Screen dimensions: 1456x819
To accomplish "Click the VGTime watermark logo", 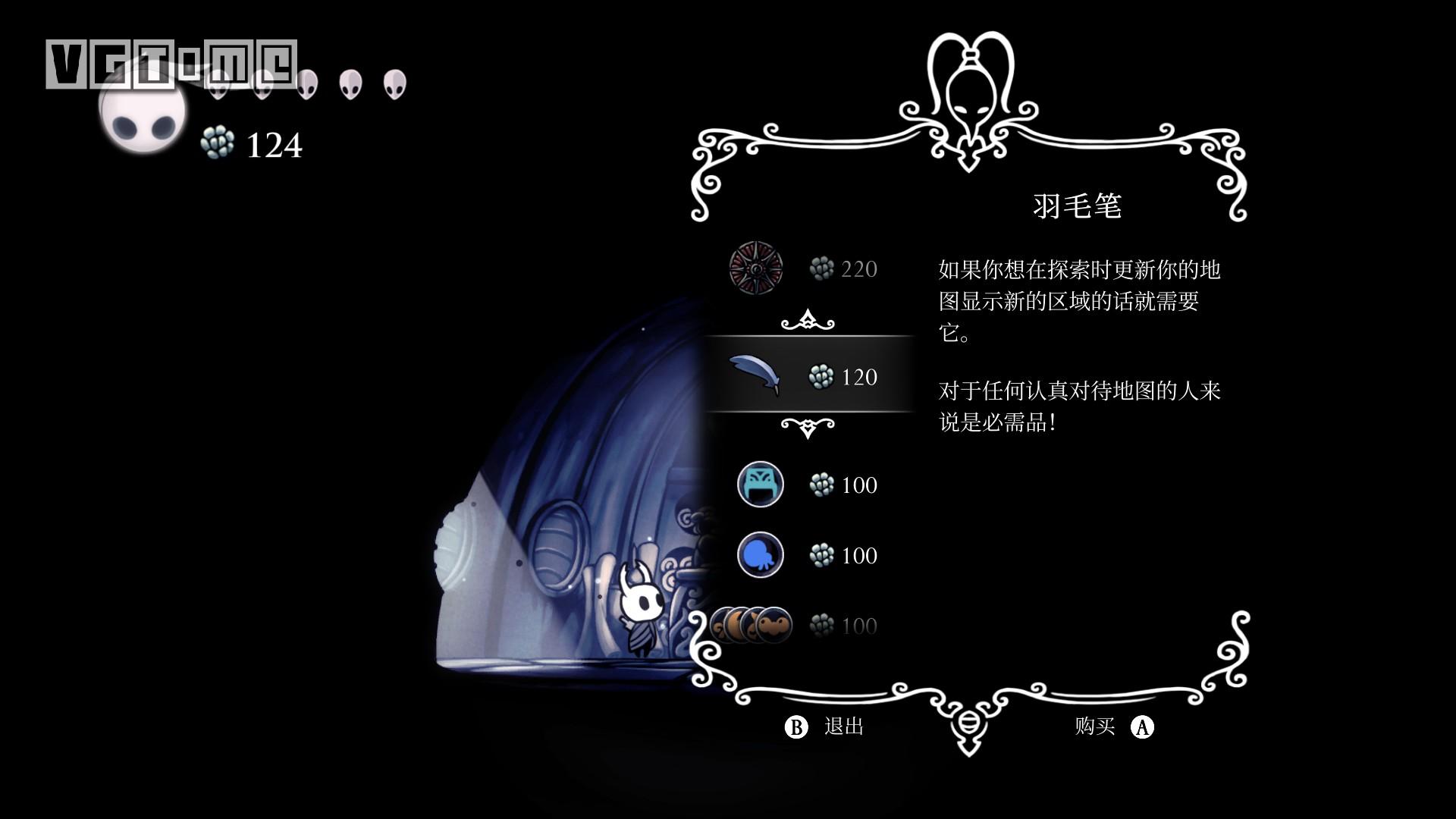I will tap(171, 59).
